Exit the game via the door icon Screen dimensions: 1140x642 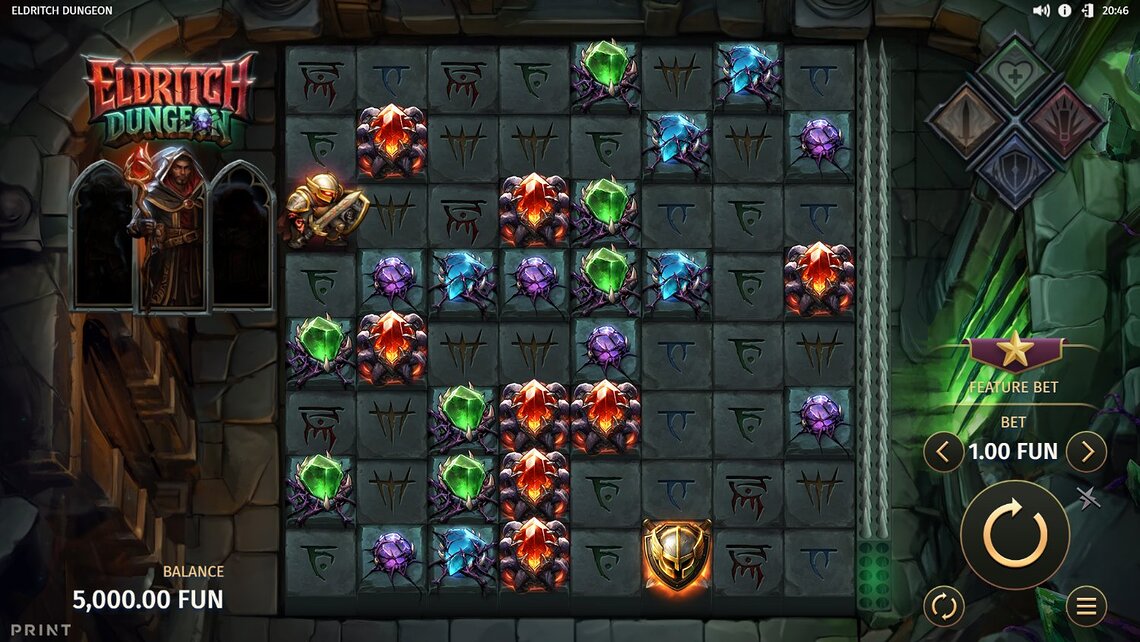click(x=1088, y=10)
